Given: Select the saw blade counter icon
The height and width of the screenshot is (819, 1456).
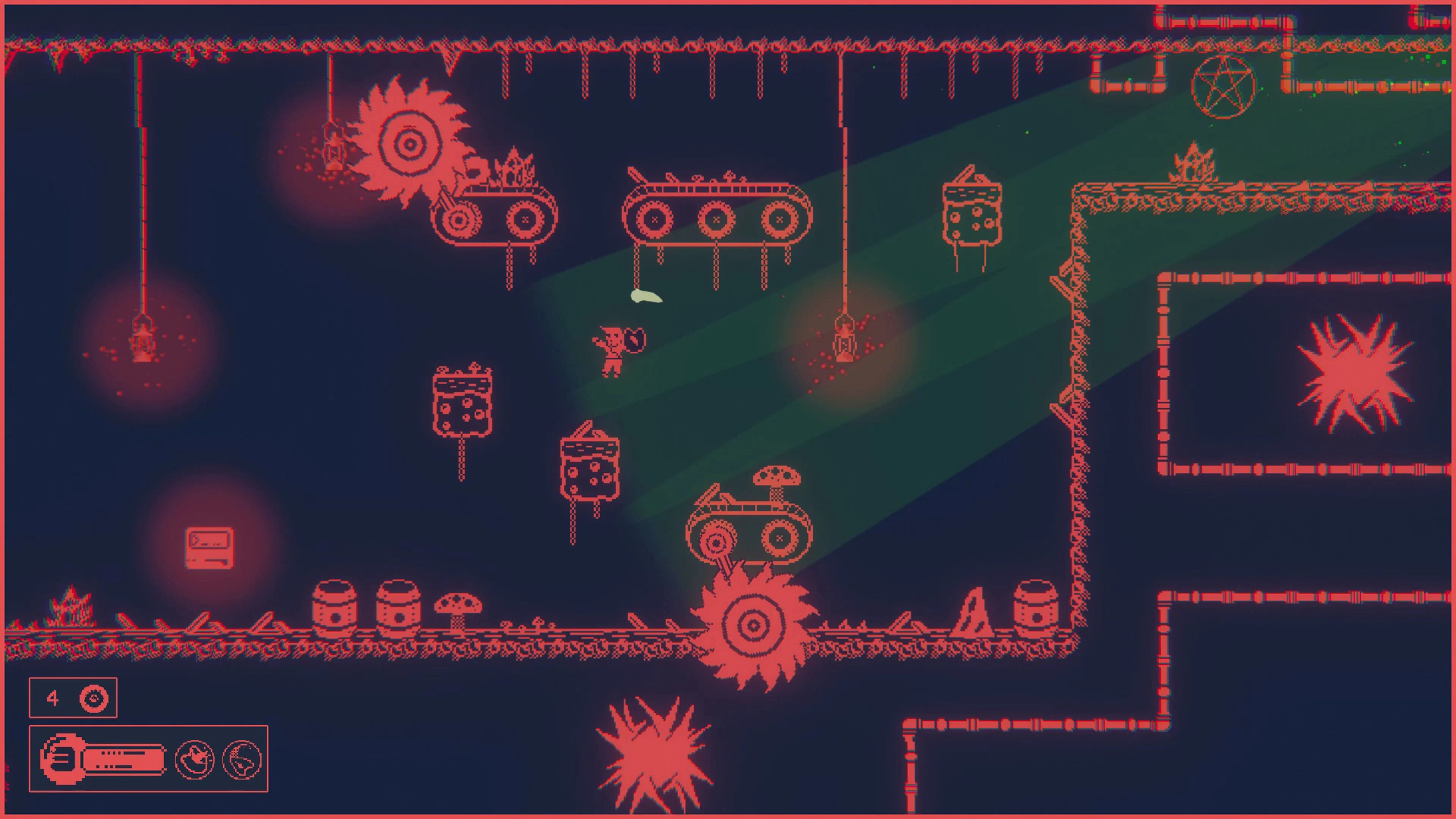Looking at the screenshot, I should [x=94, y=698].
